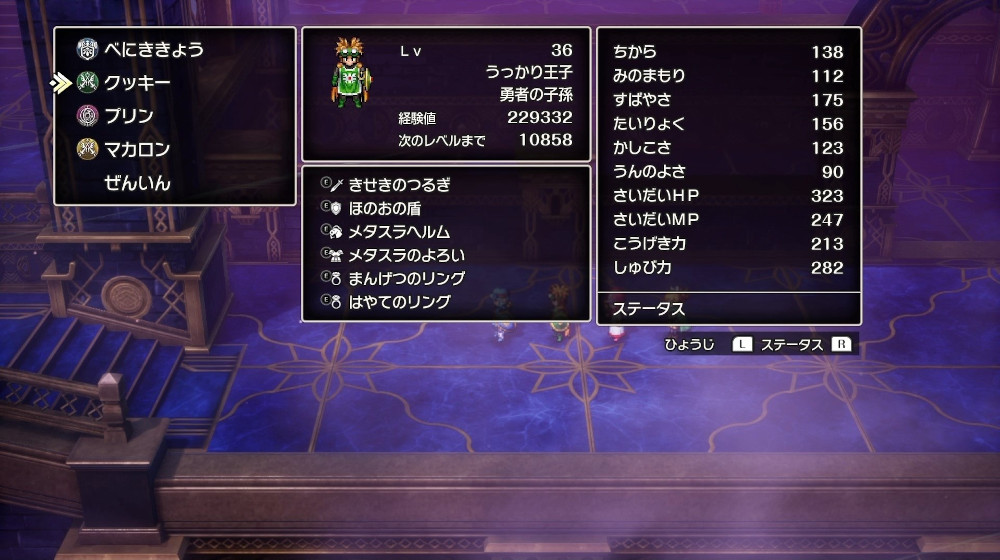Select party member べにききょう
The width and height of the screenshot is (1000, 560).
click(x=154, y=49)
